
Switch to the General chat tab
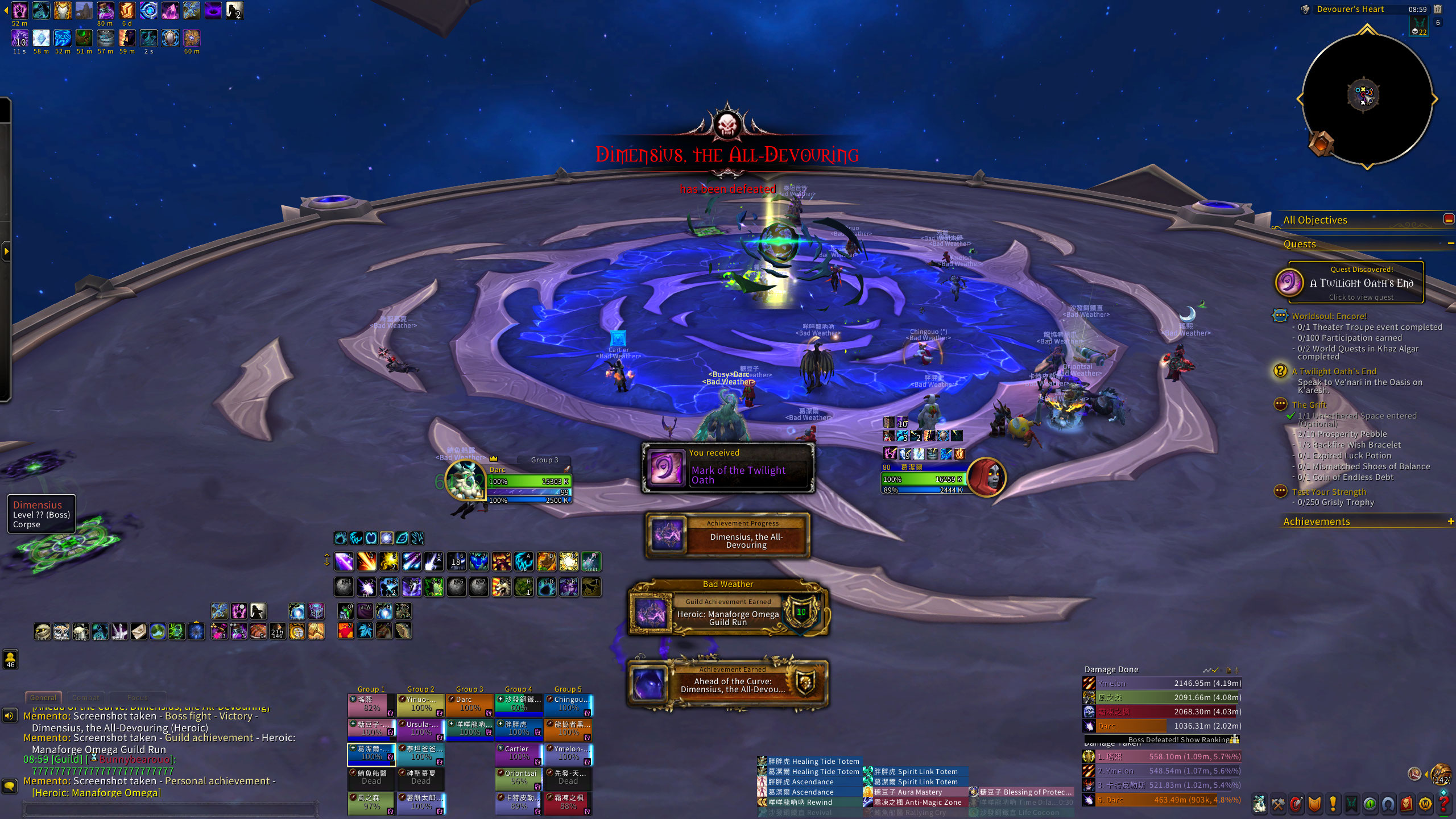tap(43, 697)
